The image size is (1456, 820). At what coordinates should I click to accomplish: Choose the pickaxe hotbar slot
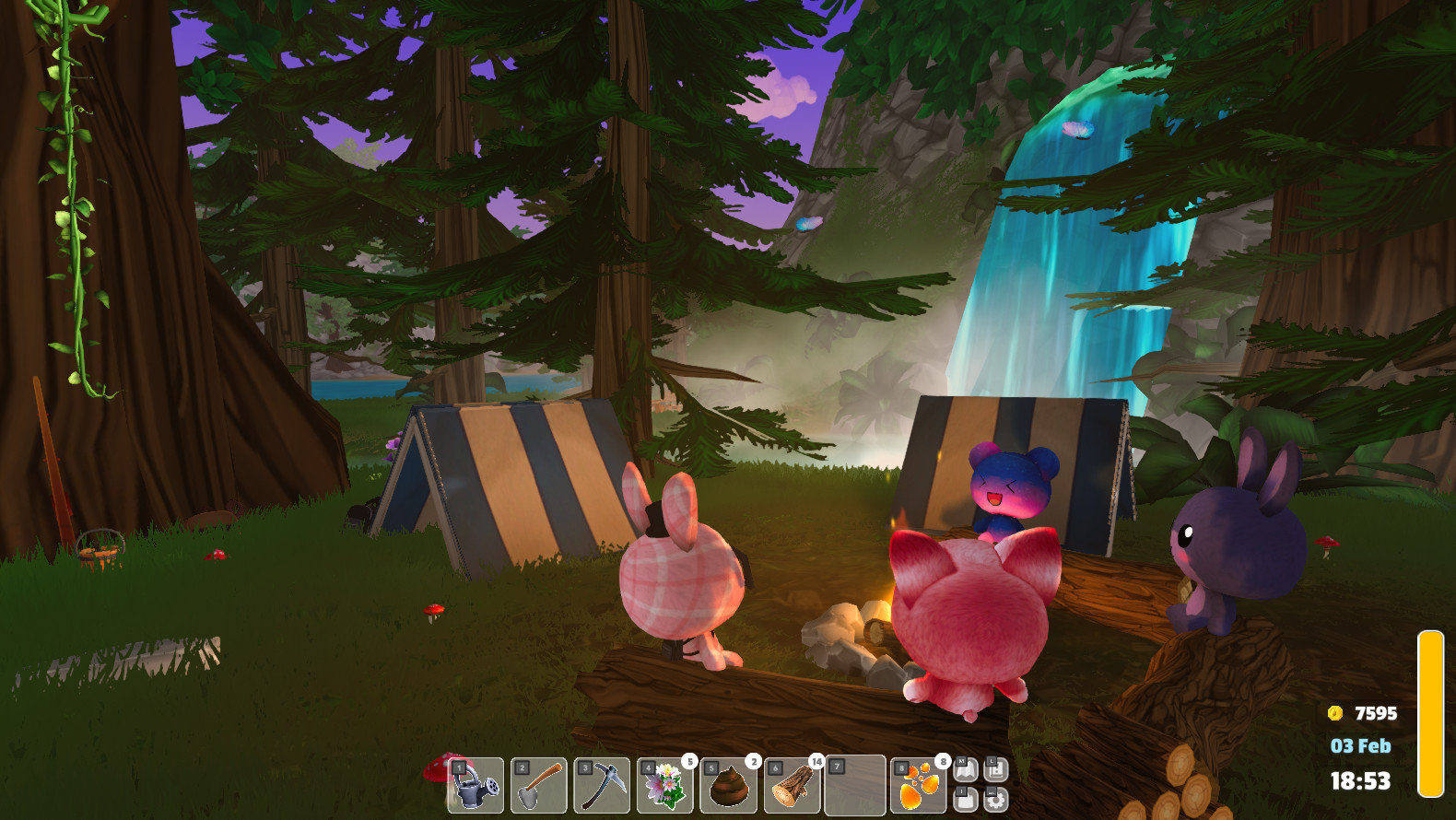tap(602, 786)
